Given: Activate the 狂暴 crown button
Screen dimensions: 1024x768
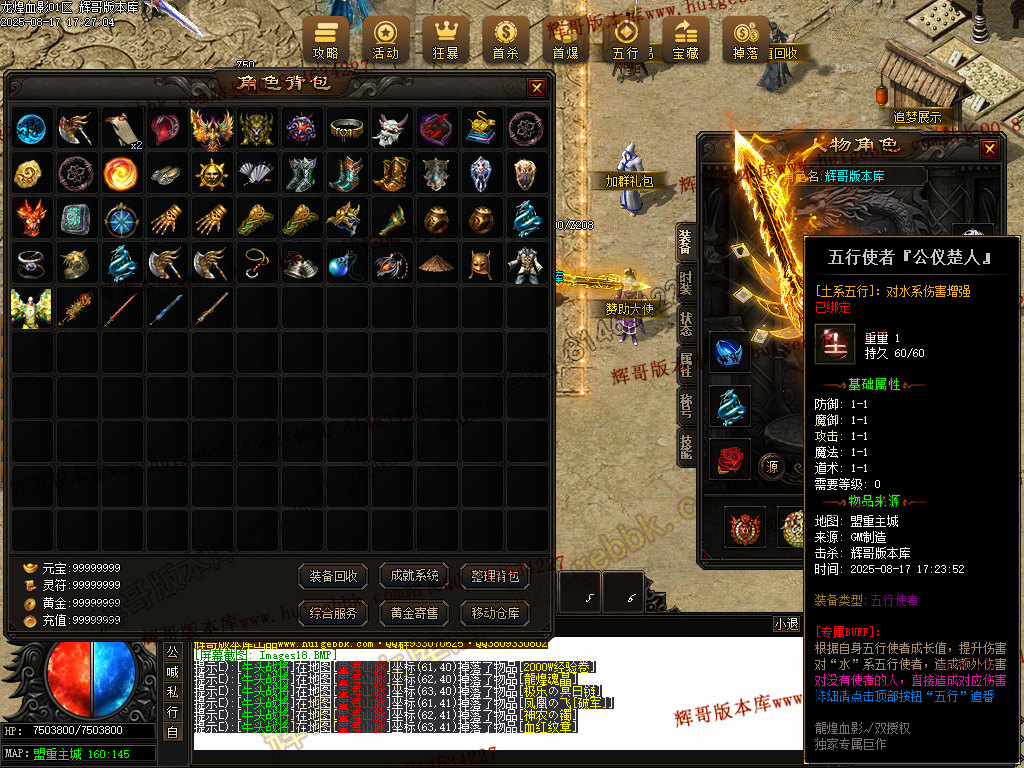Looking at the screenshot, I should (445, 40).
